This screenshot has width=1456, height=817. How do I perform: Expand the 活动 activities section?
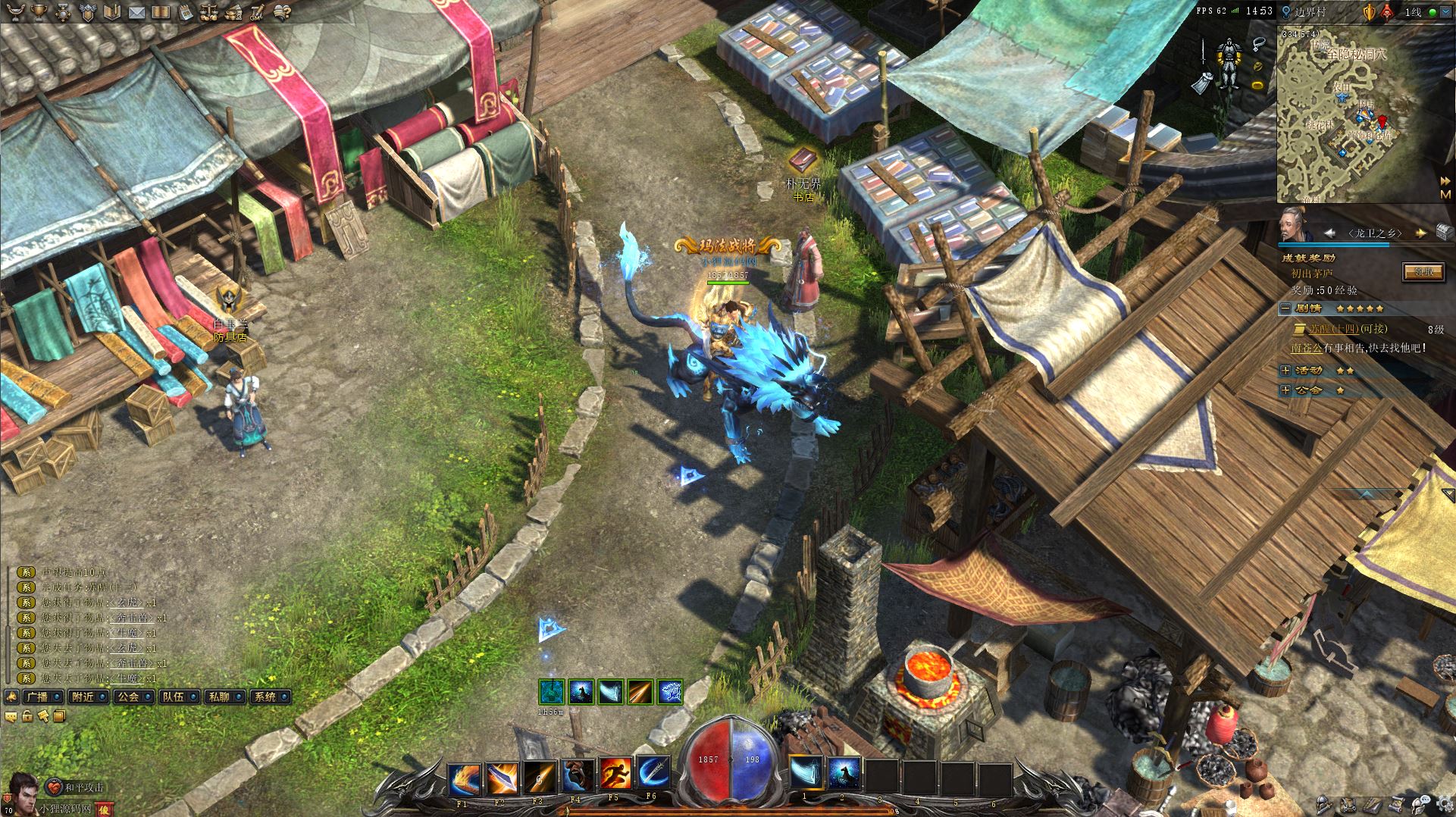click(1285, 371)
